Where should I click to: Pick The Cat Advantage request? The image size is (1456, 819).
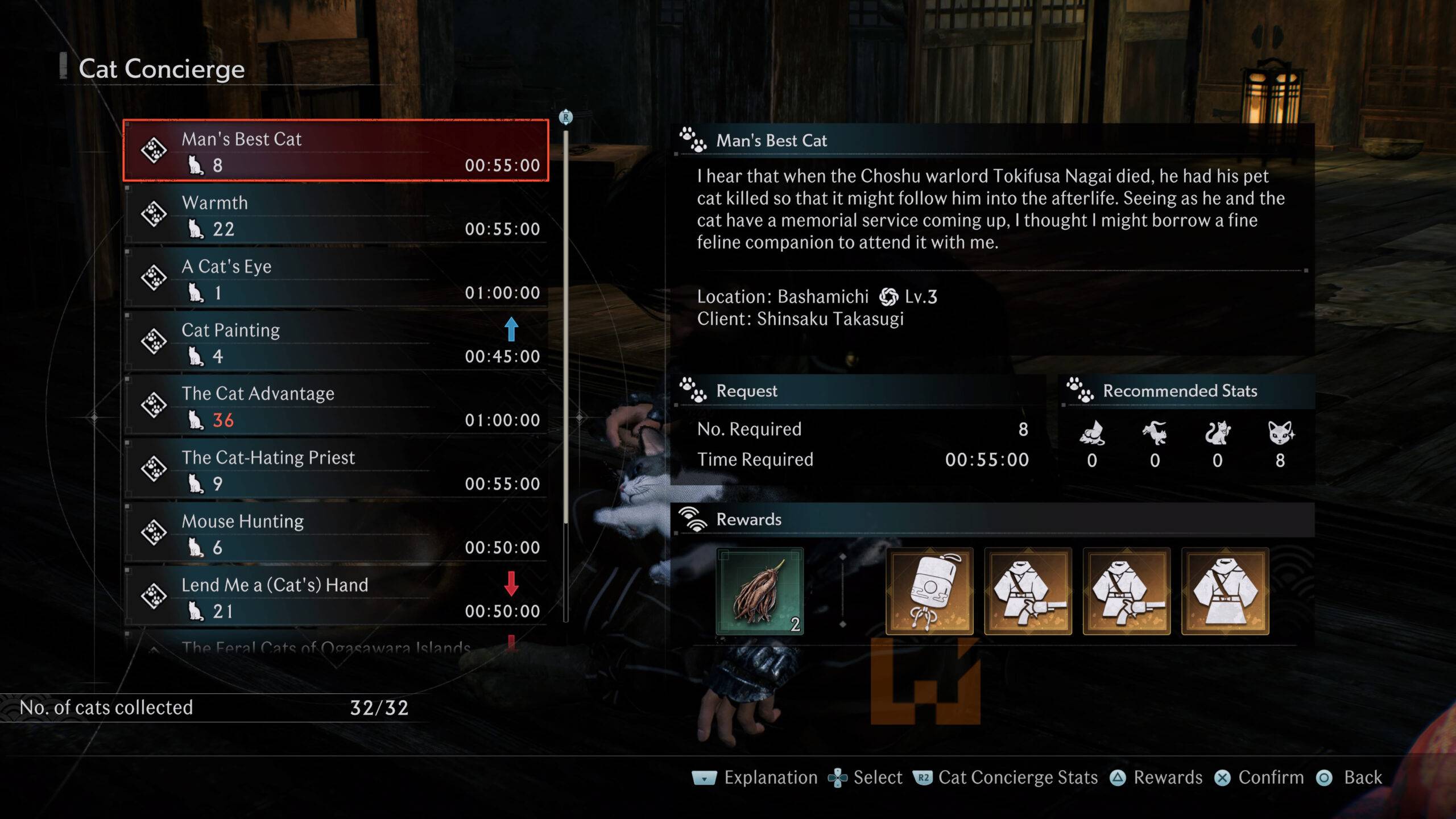[336, 406]
